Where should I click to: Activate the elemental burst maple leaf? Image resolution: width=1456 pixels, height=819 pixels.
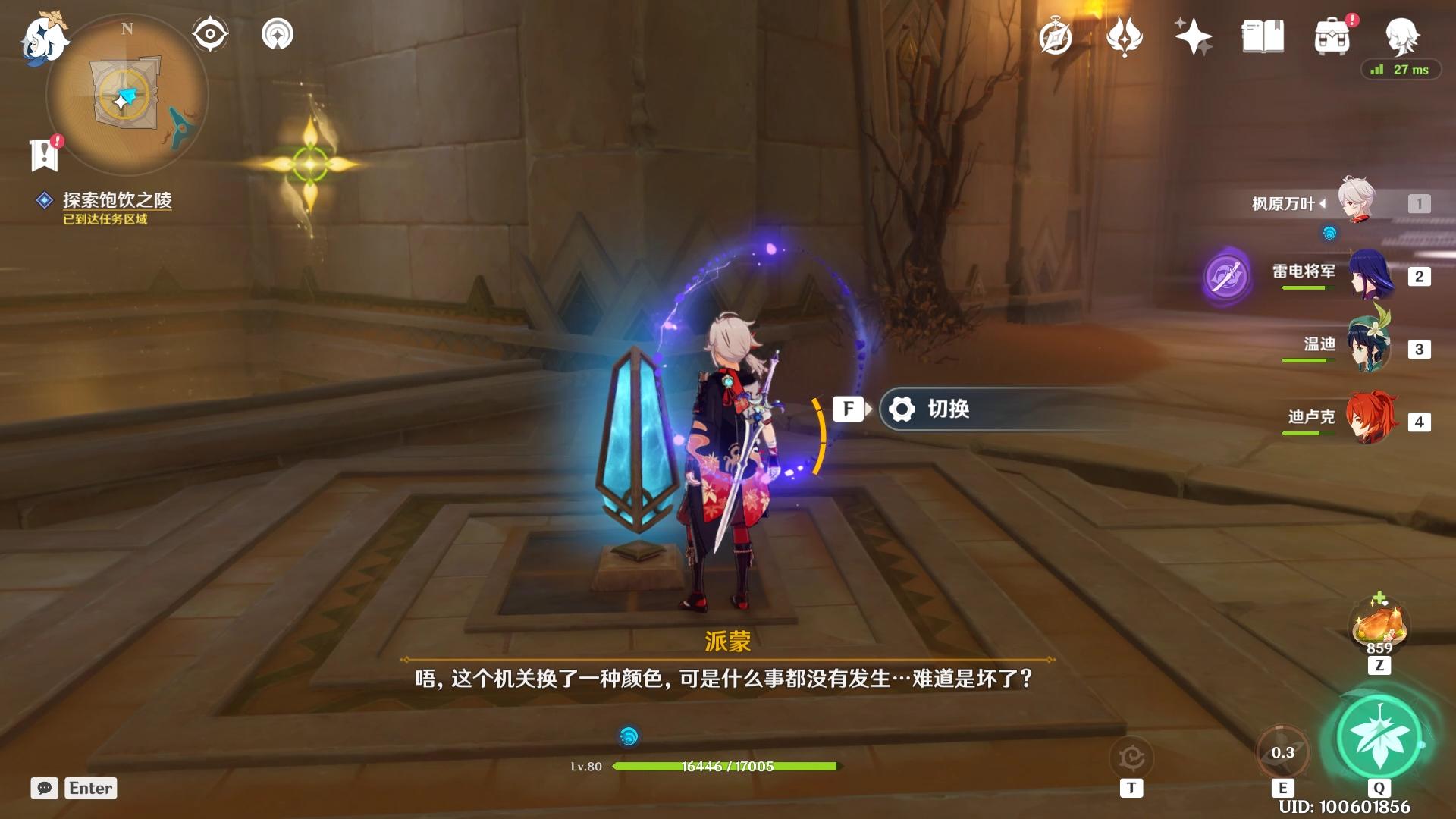click(x=1379, y=736)
